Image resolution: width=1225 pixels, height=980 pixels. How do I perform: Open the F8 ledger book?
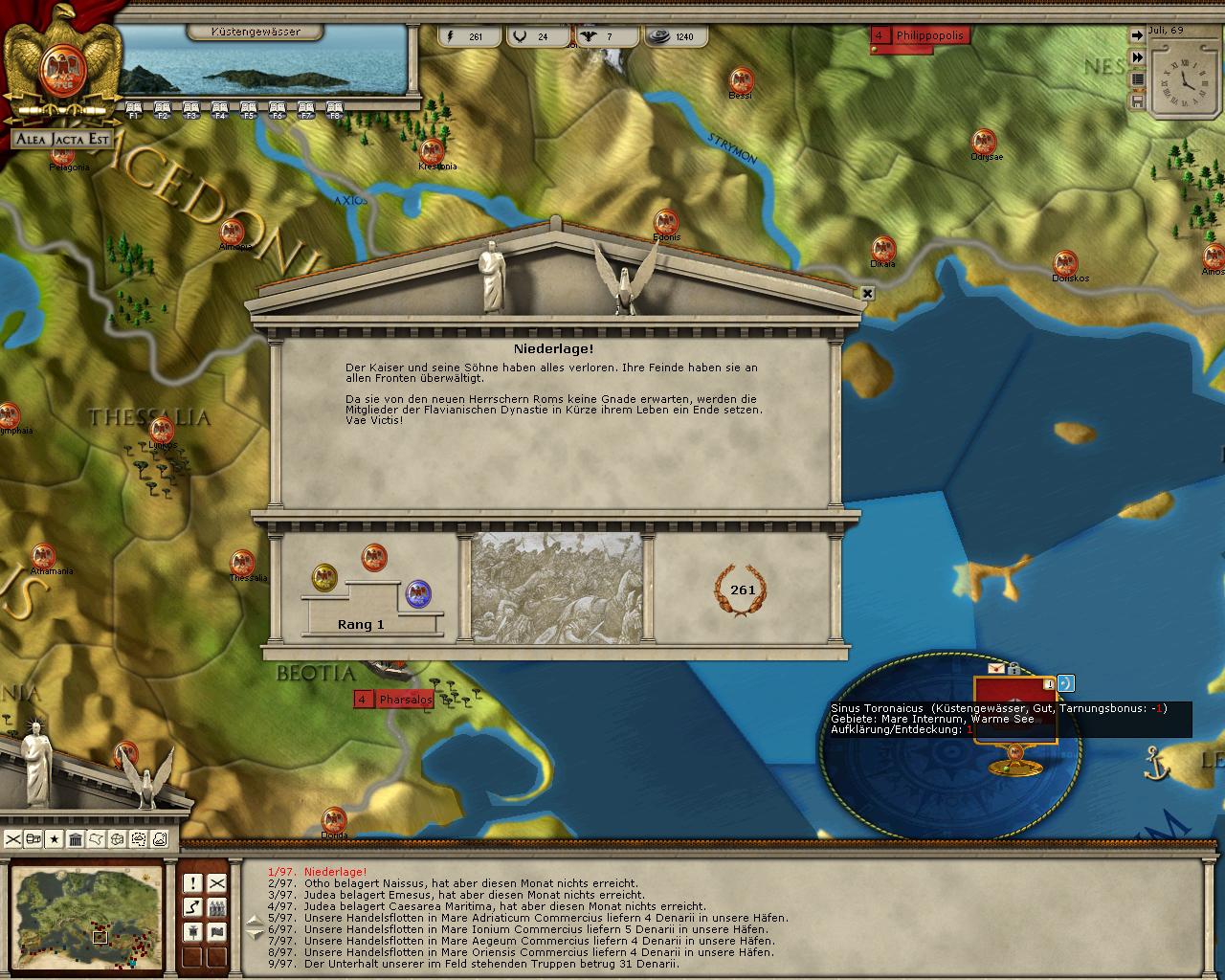click(x=335, y=108)
